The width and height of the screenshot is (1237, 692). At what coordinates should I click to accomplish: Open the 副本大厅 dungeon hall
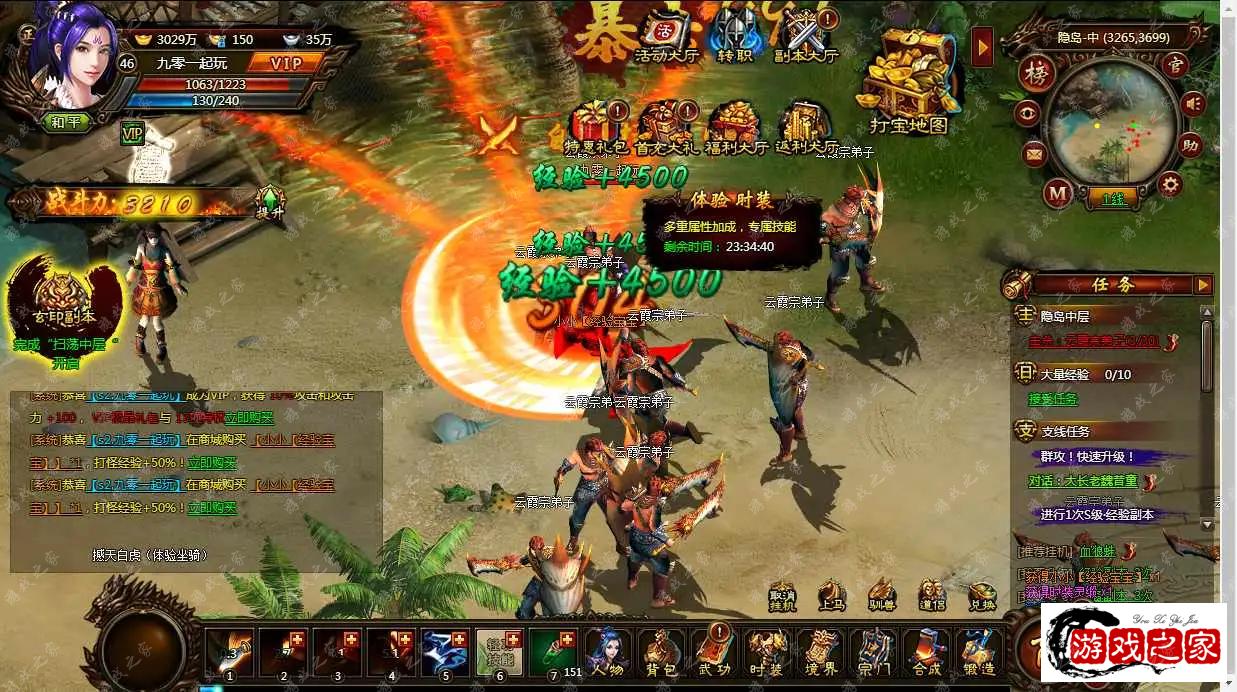(806, 38)
